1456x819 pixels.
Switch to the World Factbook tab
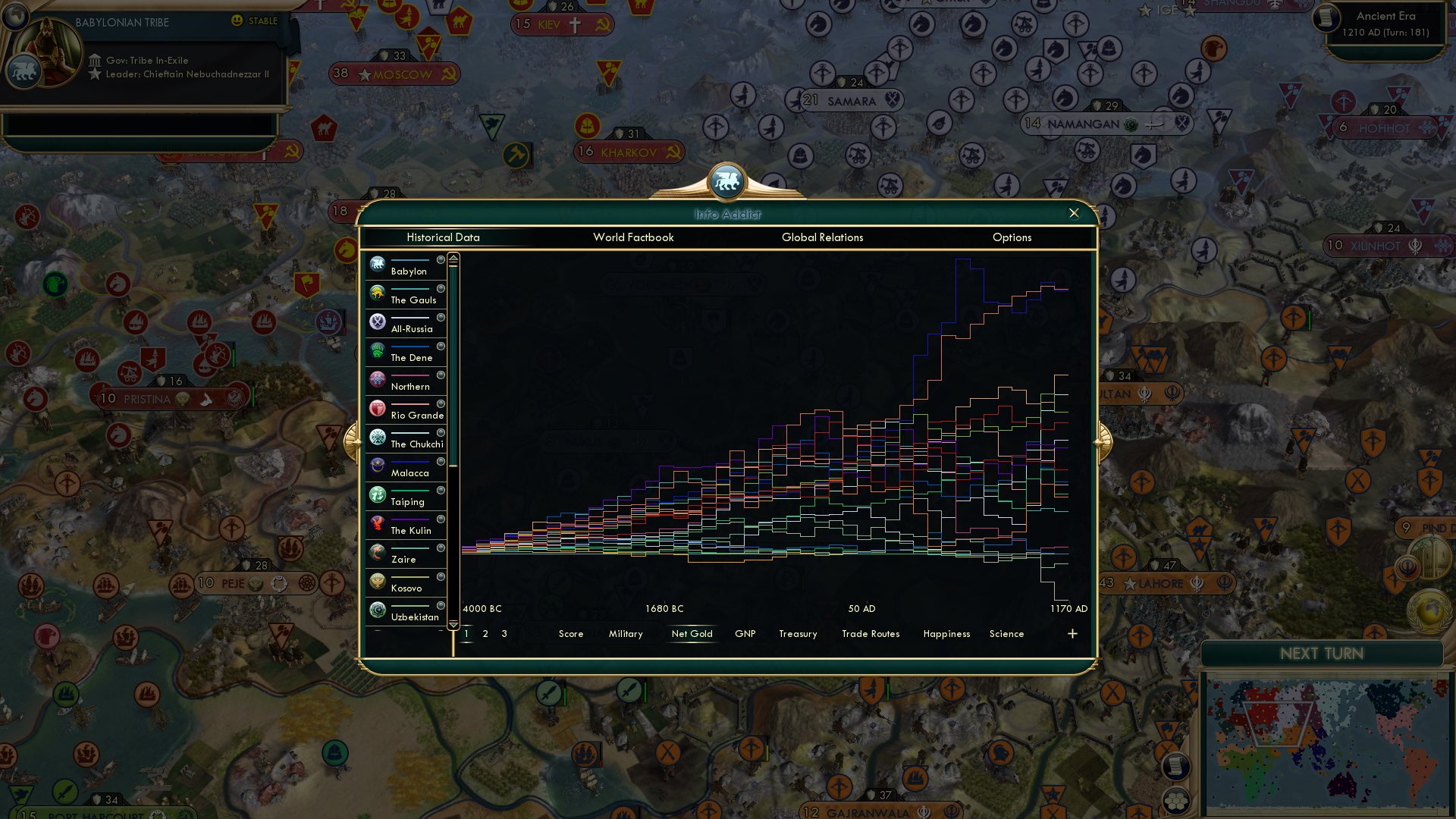pos(634,237)
